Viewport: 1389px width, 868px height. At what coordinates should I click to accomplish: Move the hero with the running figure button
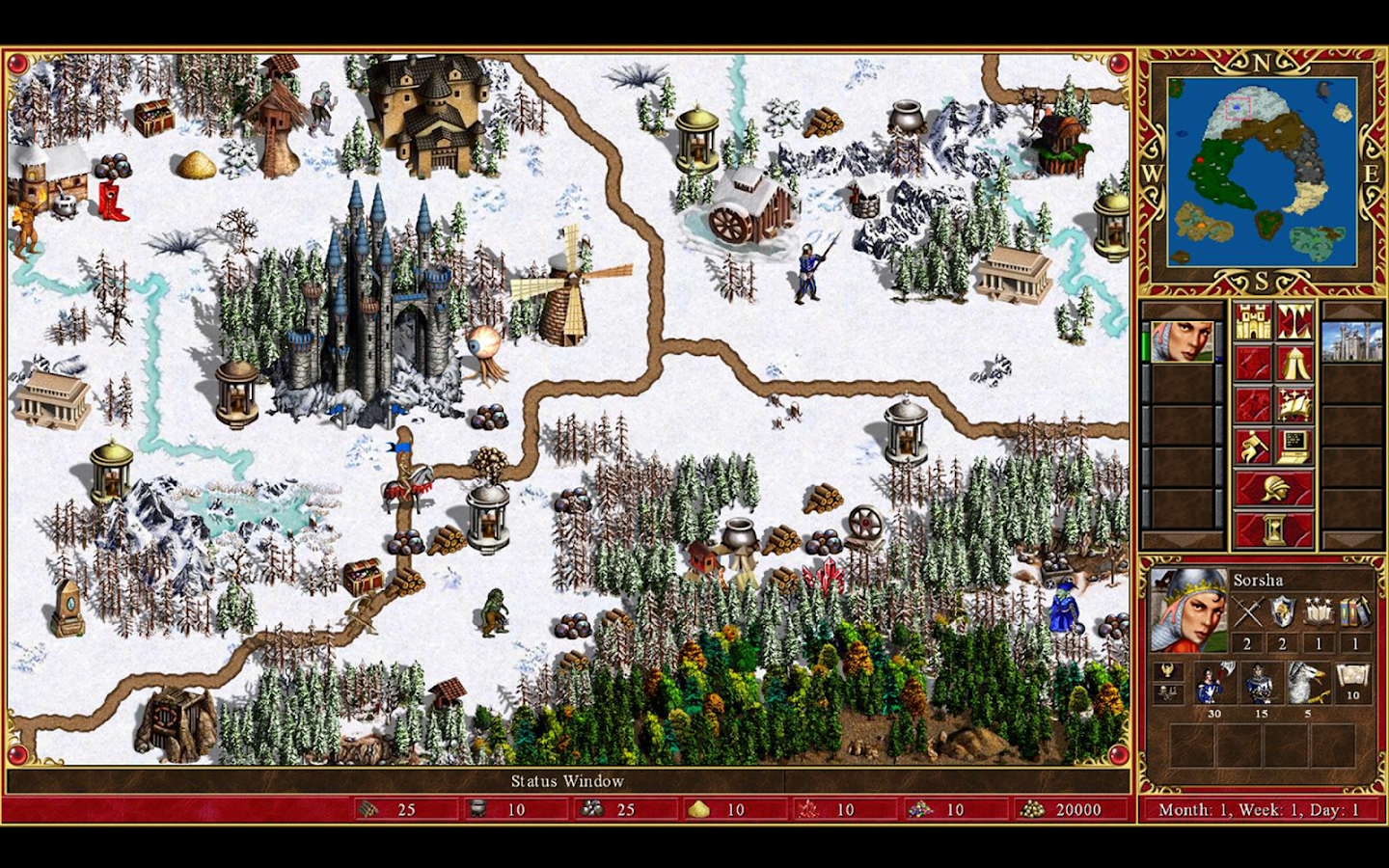[1252, 447]
